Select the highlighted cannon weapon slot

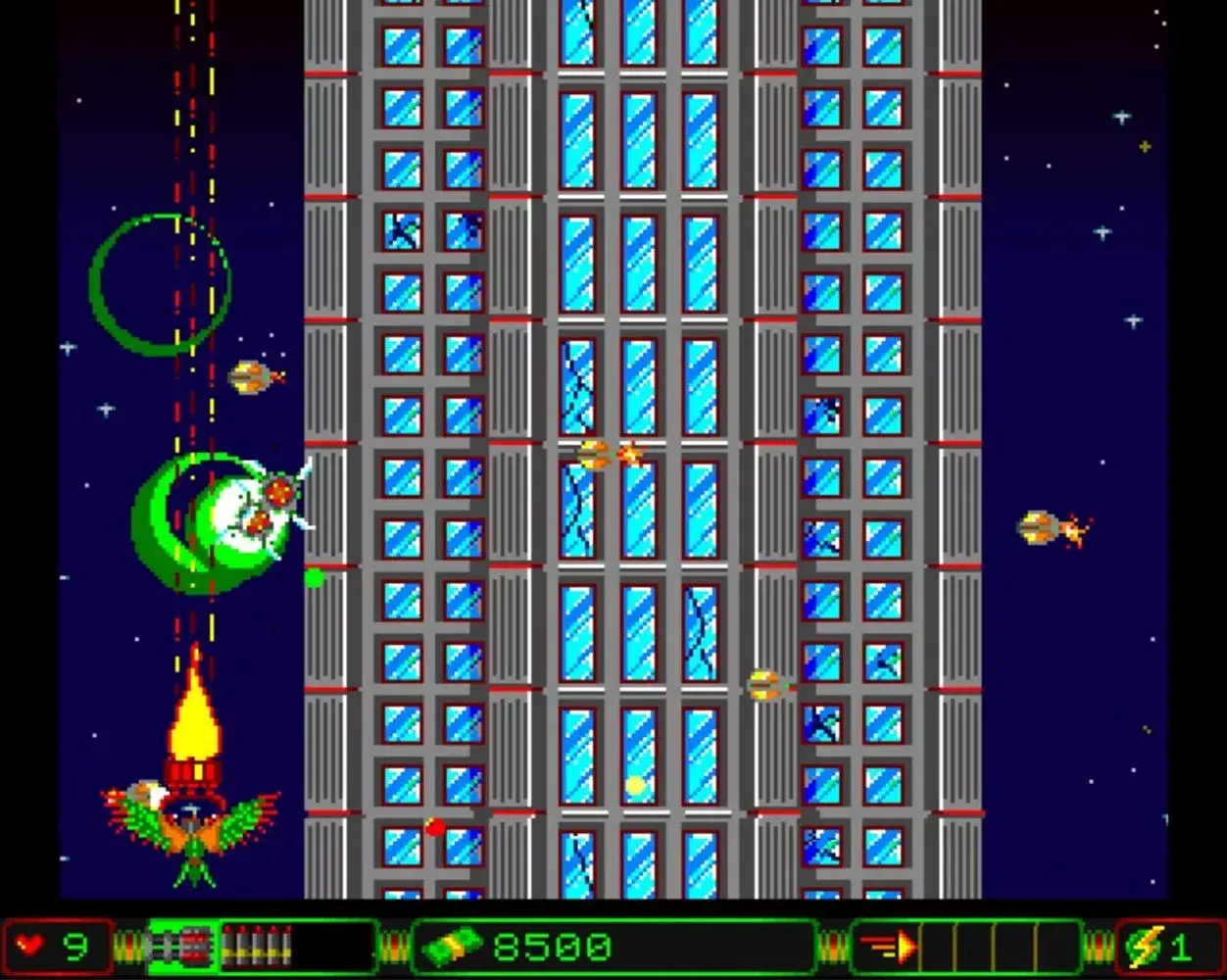click(x=181, y=948)
